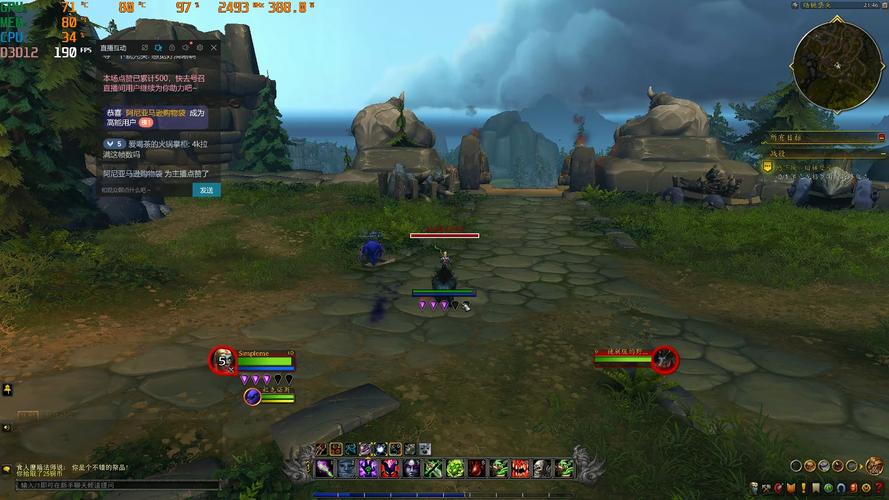Click the send button in stream chat
The image size is (889, 500).
click(x=206, y=190)
